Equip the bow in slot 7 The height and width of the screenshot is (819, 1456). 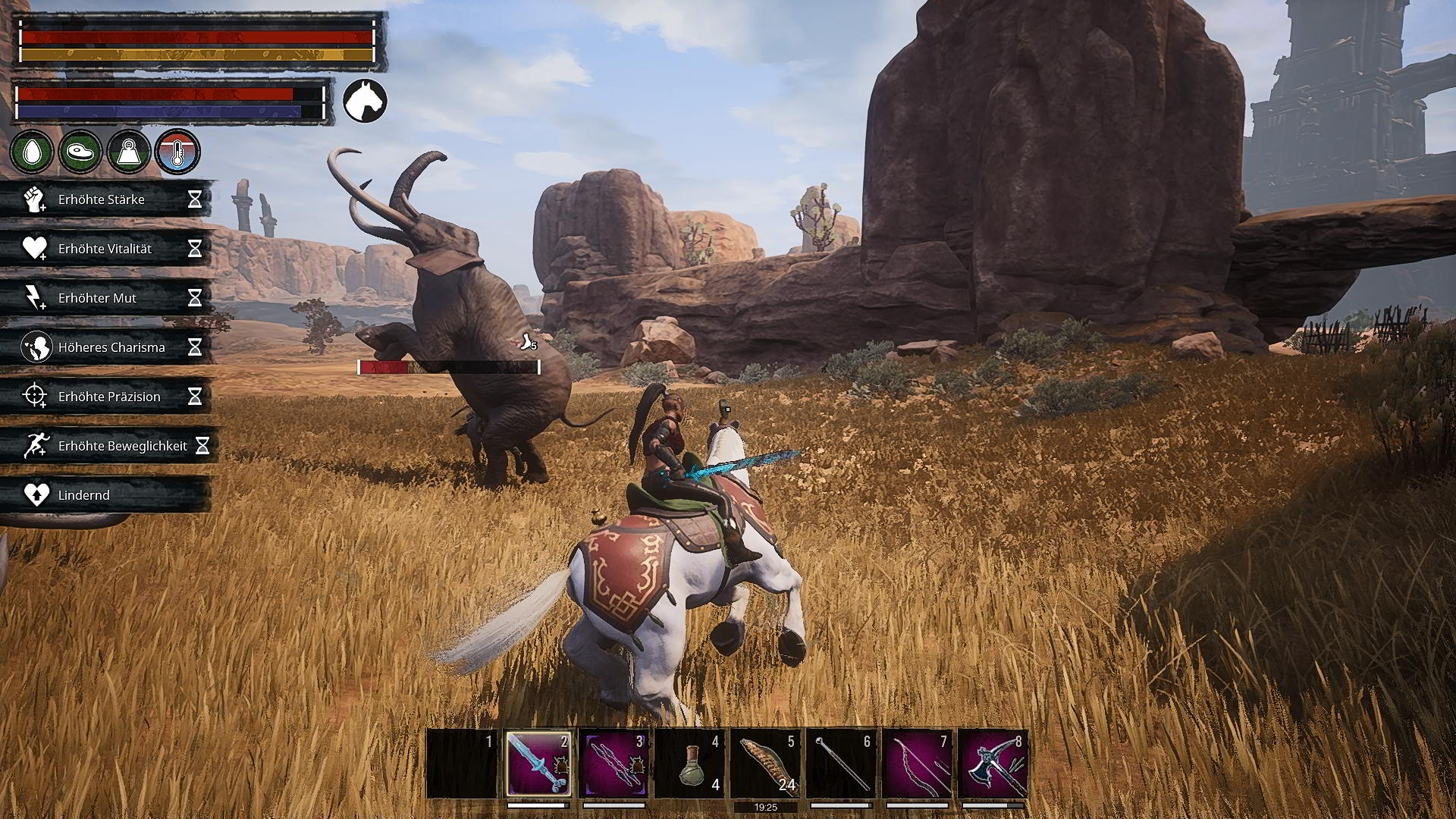(x=917, y=763)
